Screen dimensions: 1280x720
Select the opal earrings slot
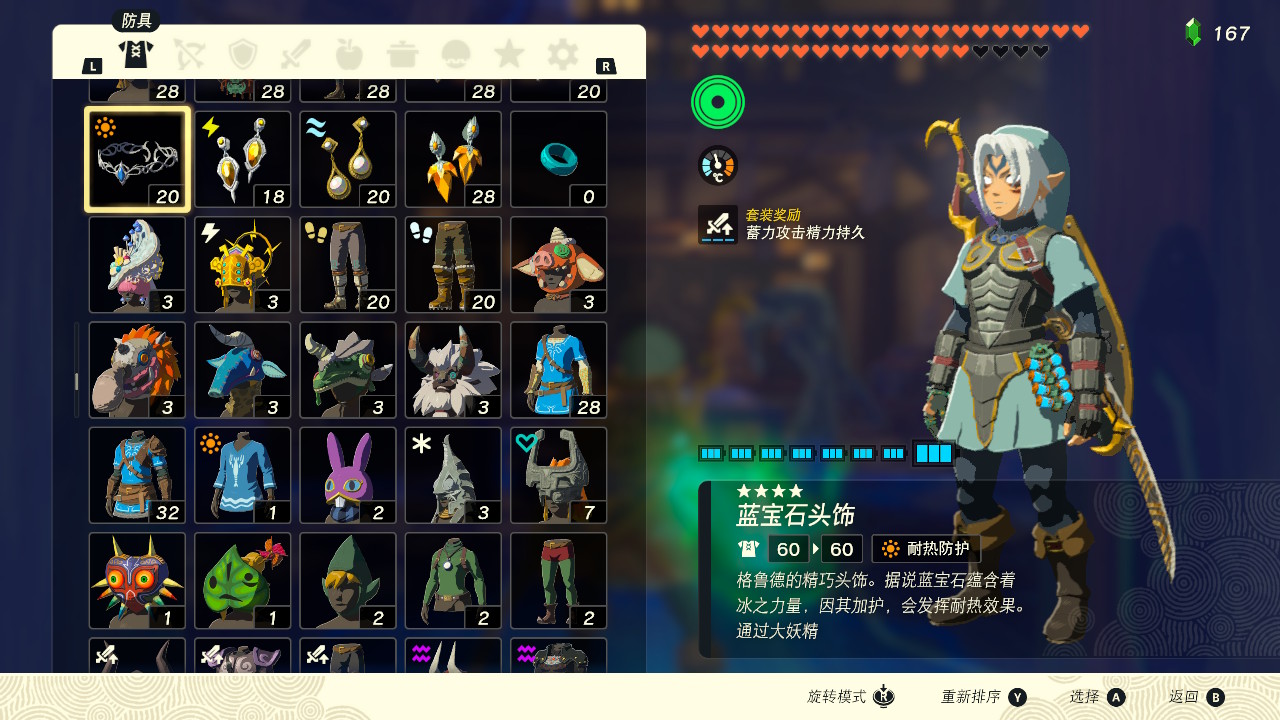pos(348,159)
